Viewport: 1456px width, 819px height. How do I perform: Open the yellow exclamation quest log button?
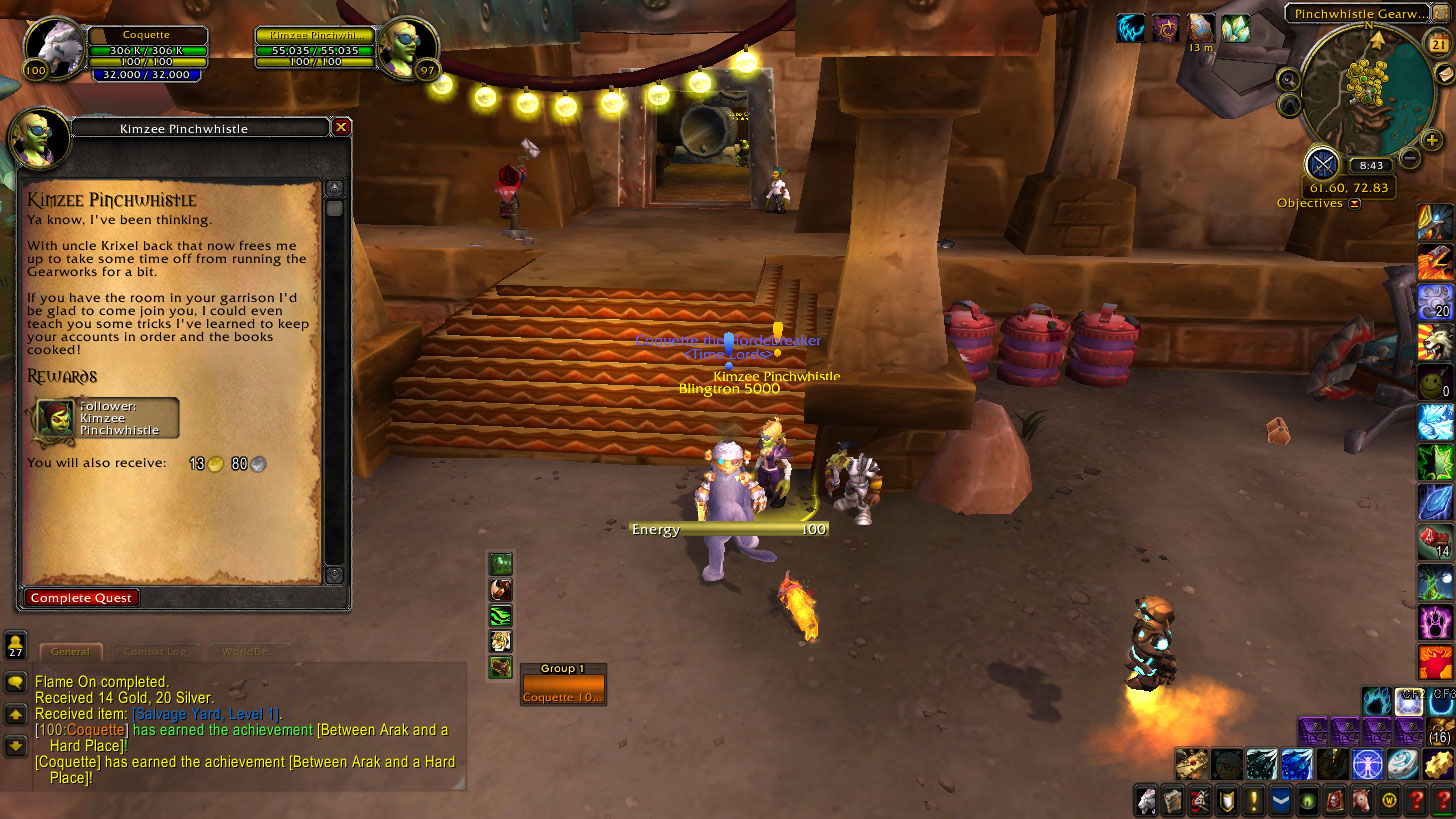tap(1253, 800)
